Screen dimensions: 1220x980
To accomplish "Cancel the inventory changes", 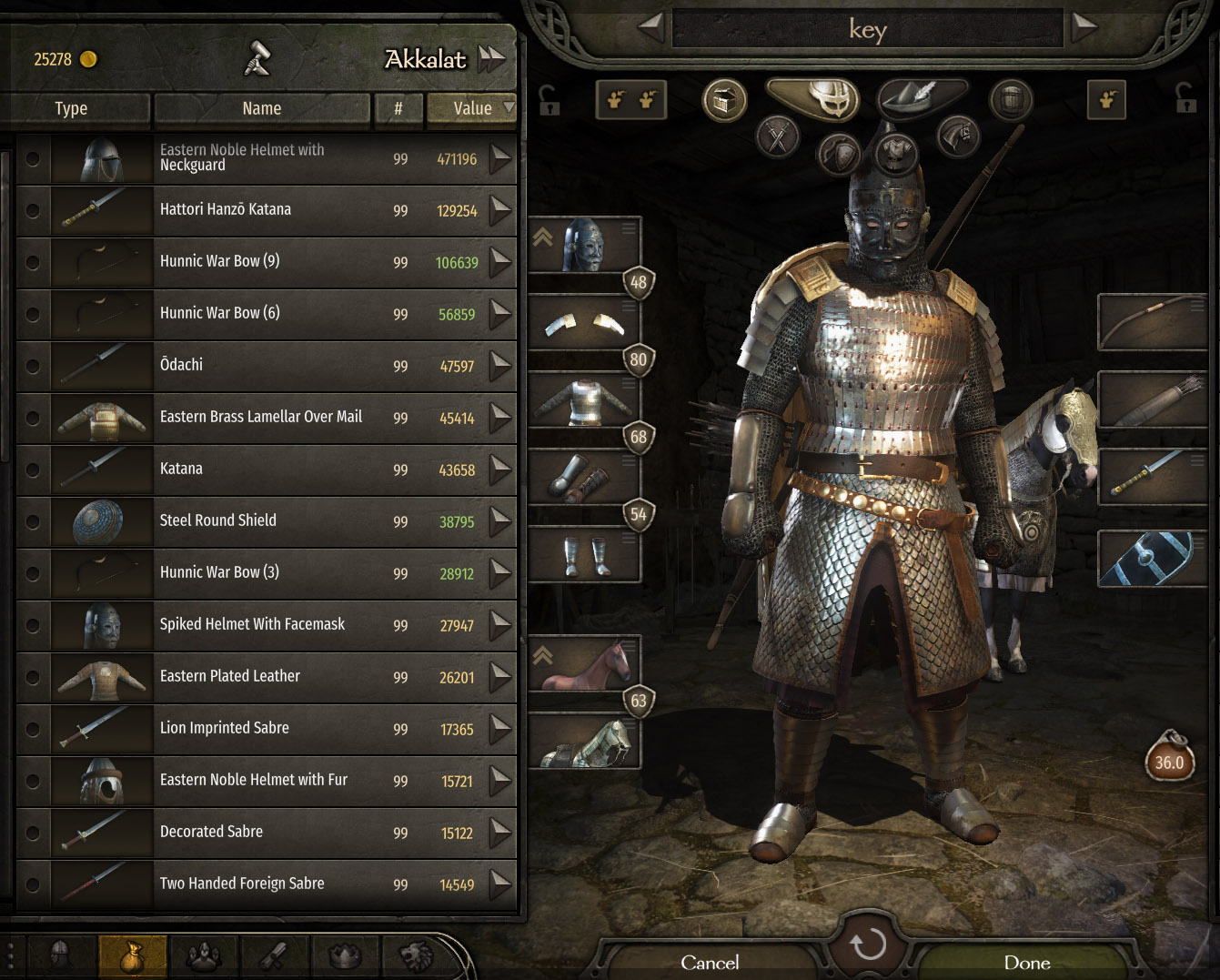I will (x=710, y=962).
